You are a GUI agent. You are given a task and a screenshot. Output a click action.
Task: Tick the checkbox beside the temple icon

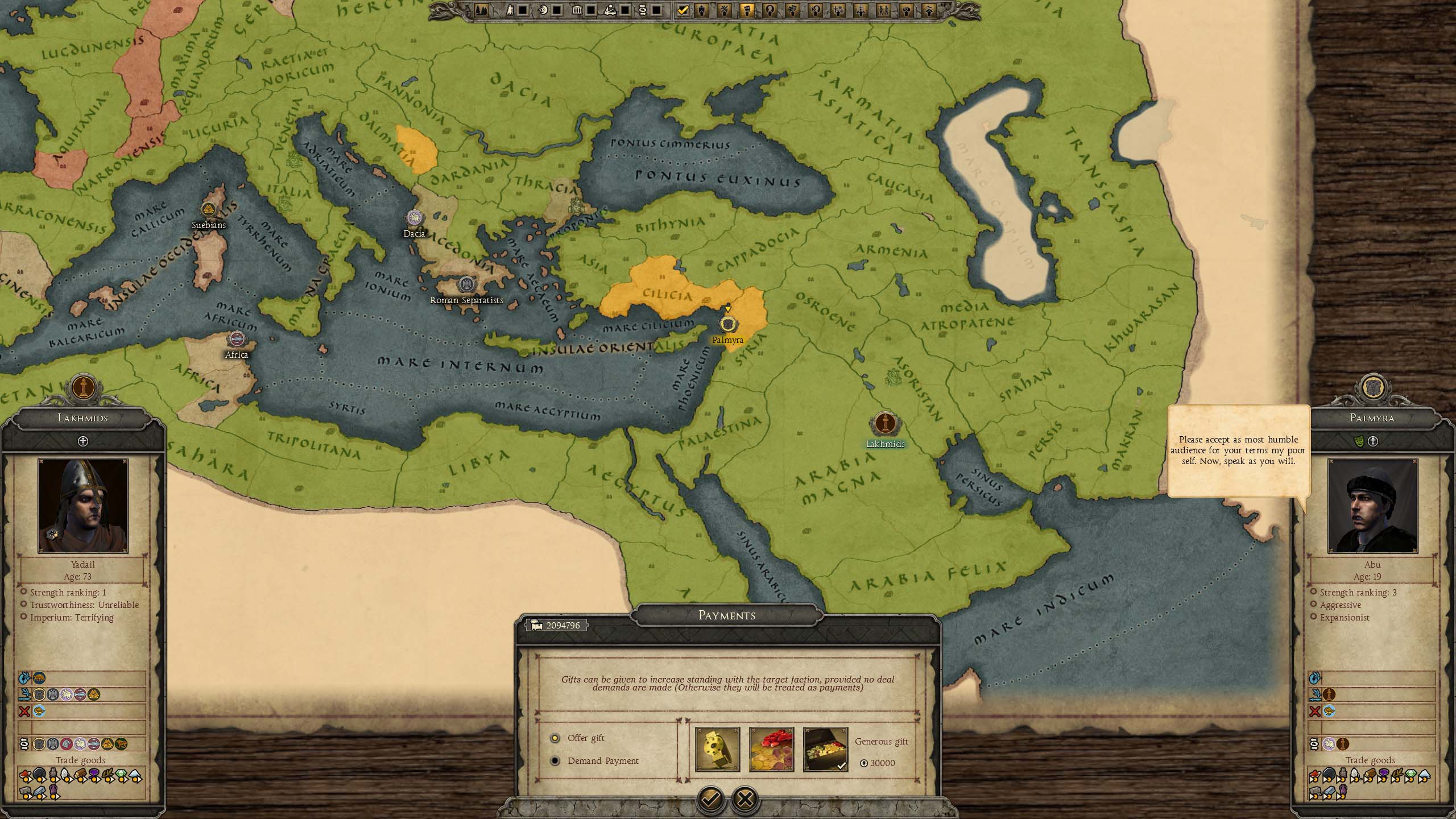[591, 10]
